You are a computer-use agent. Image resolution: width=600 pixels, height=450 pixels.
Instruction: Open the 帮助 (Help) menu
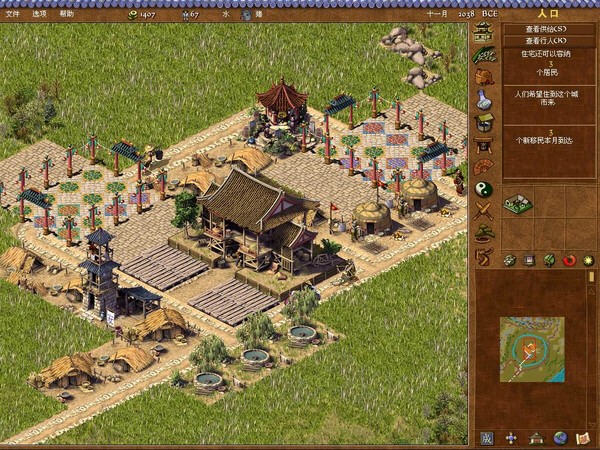[66, 14]
